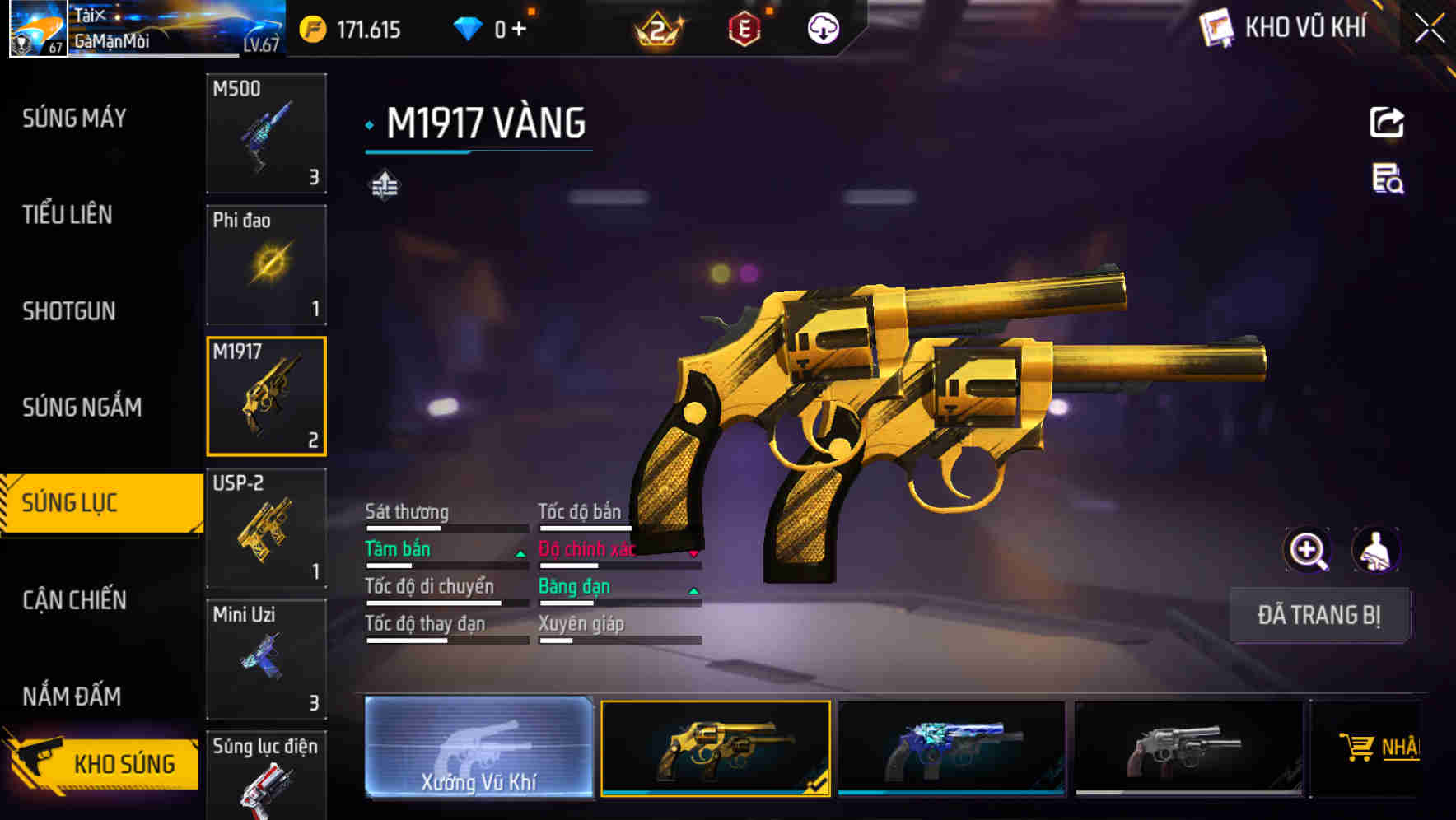Choose the CẬN CHIẾN category
This screenshot has height=820, width=1456.
74,600
